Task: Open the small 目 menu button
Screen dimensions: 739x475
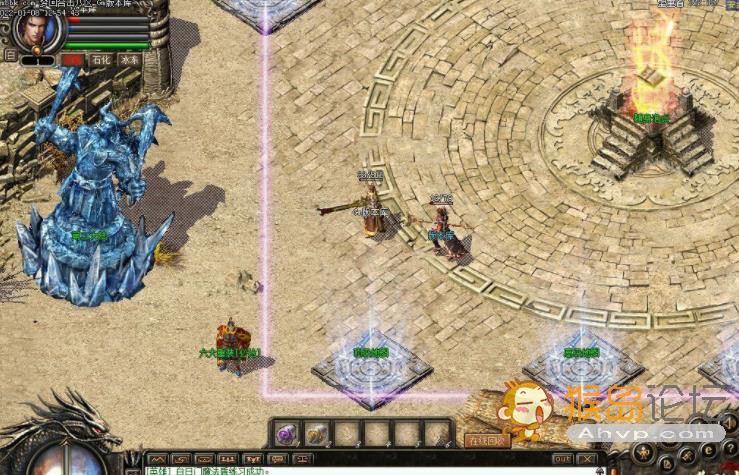Action: tap(10, 56)
